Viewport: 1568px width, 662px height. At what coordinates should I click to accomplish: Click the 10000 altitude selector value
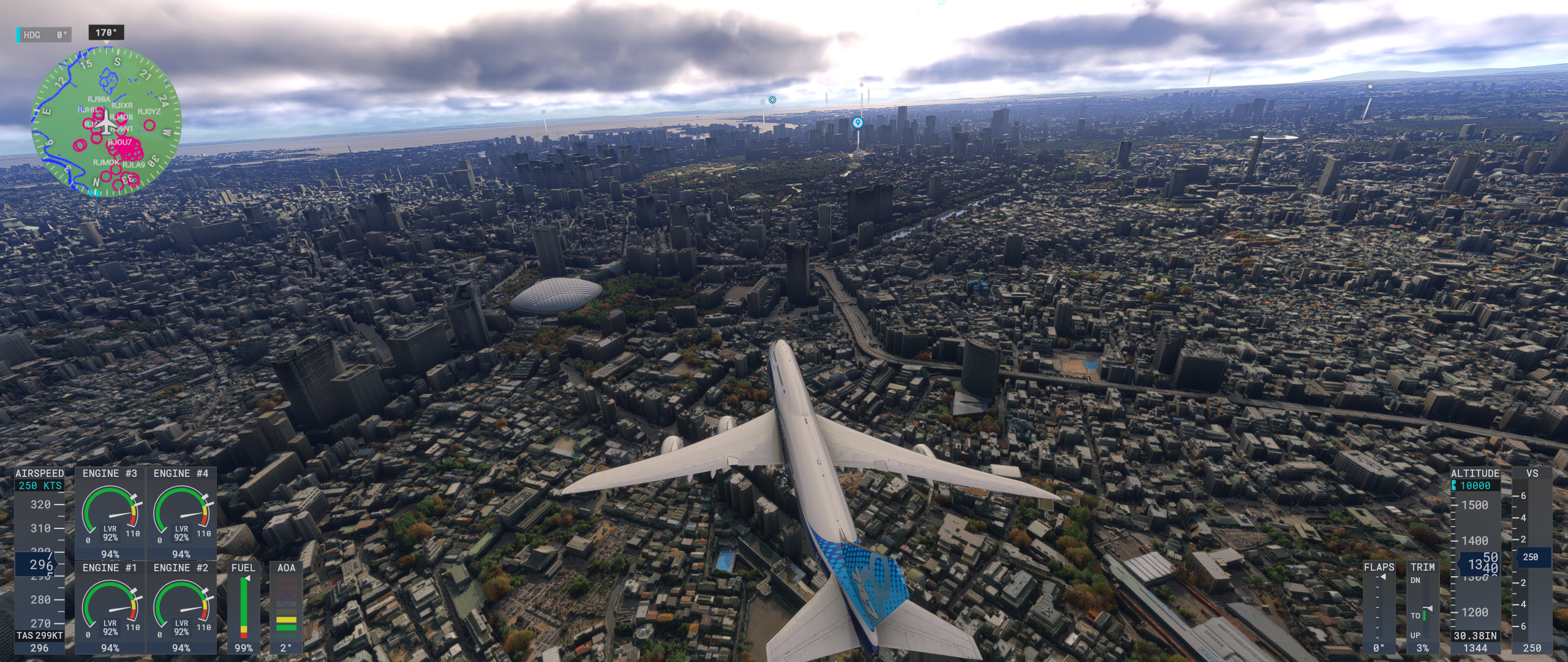(x=1475, y=485)
